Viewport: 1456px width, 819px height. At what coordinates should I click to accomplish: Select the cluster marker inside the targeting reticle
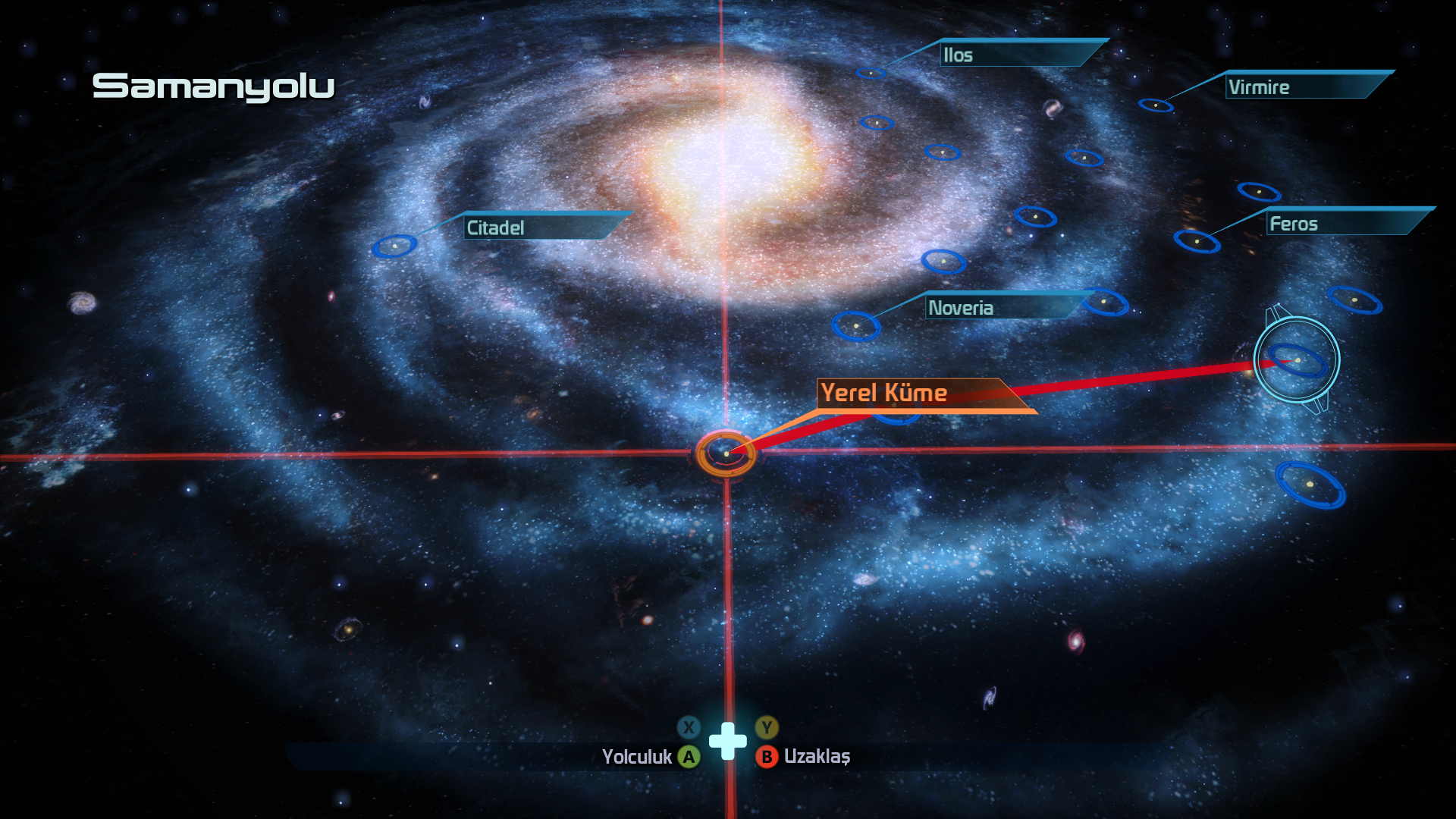coord(1298,360)
